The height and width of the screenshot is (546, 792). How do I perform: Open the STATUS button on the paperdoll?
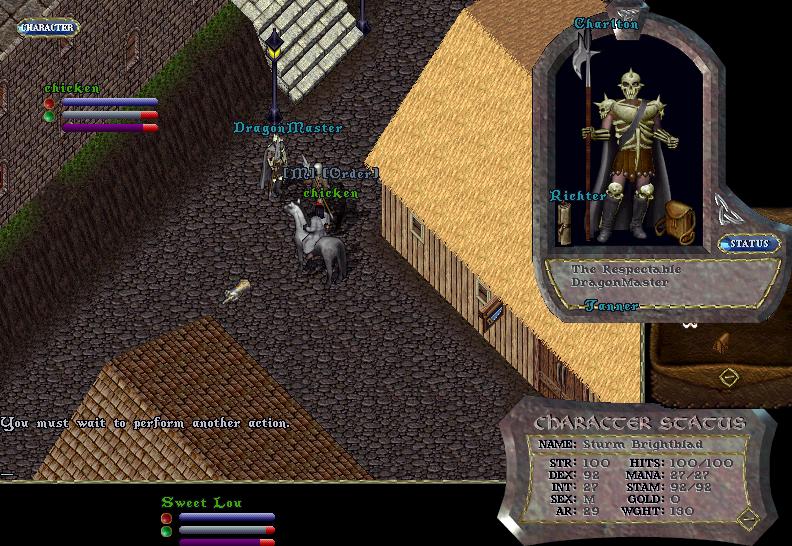tap(748, 244)
